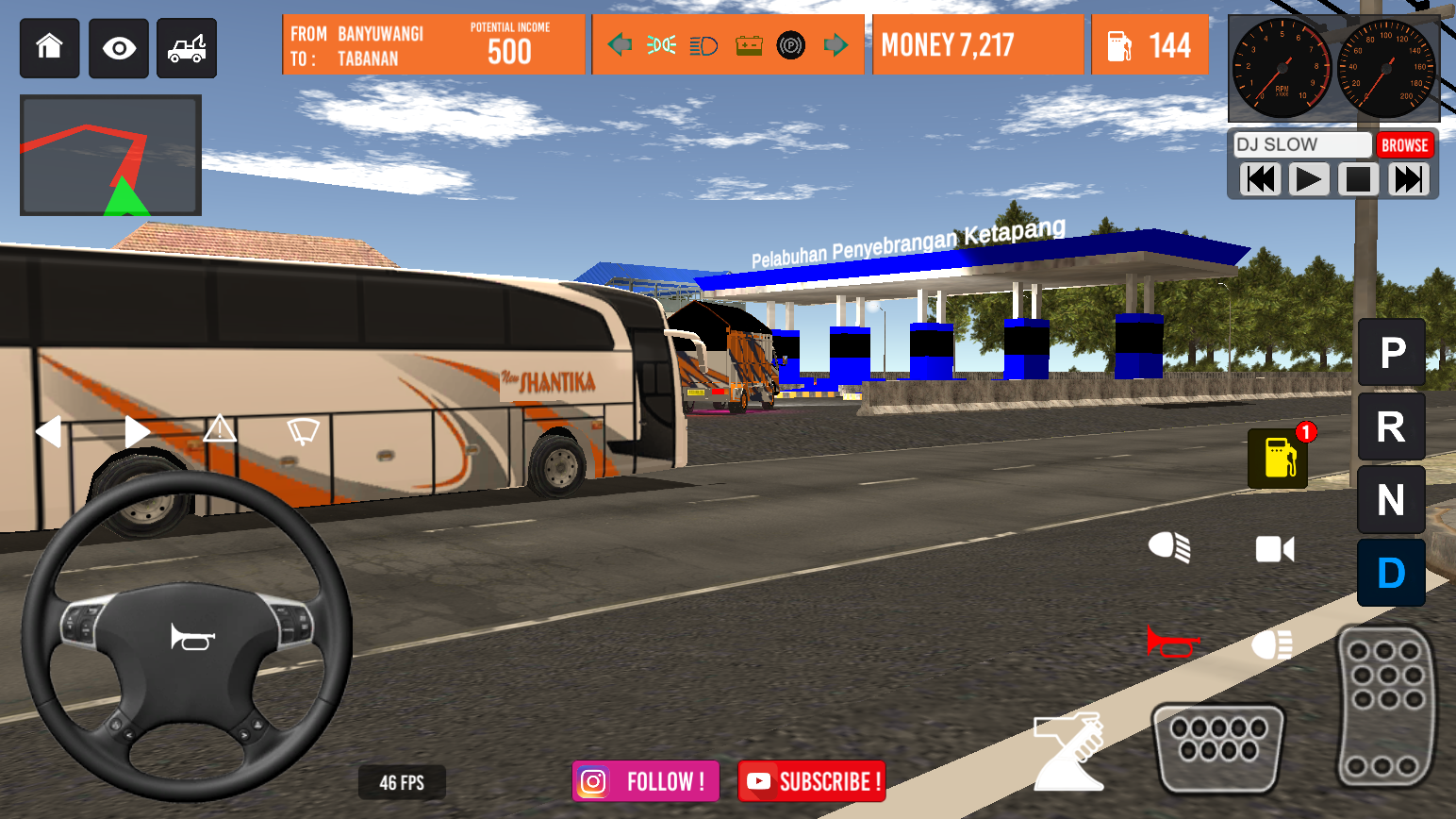Follow the game on Instagram
1456x819 pixels.
[x=645, y=781]
